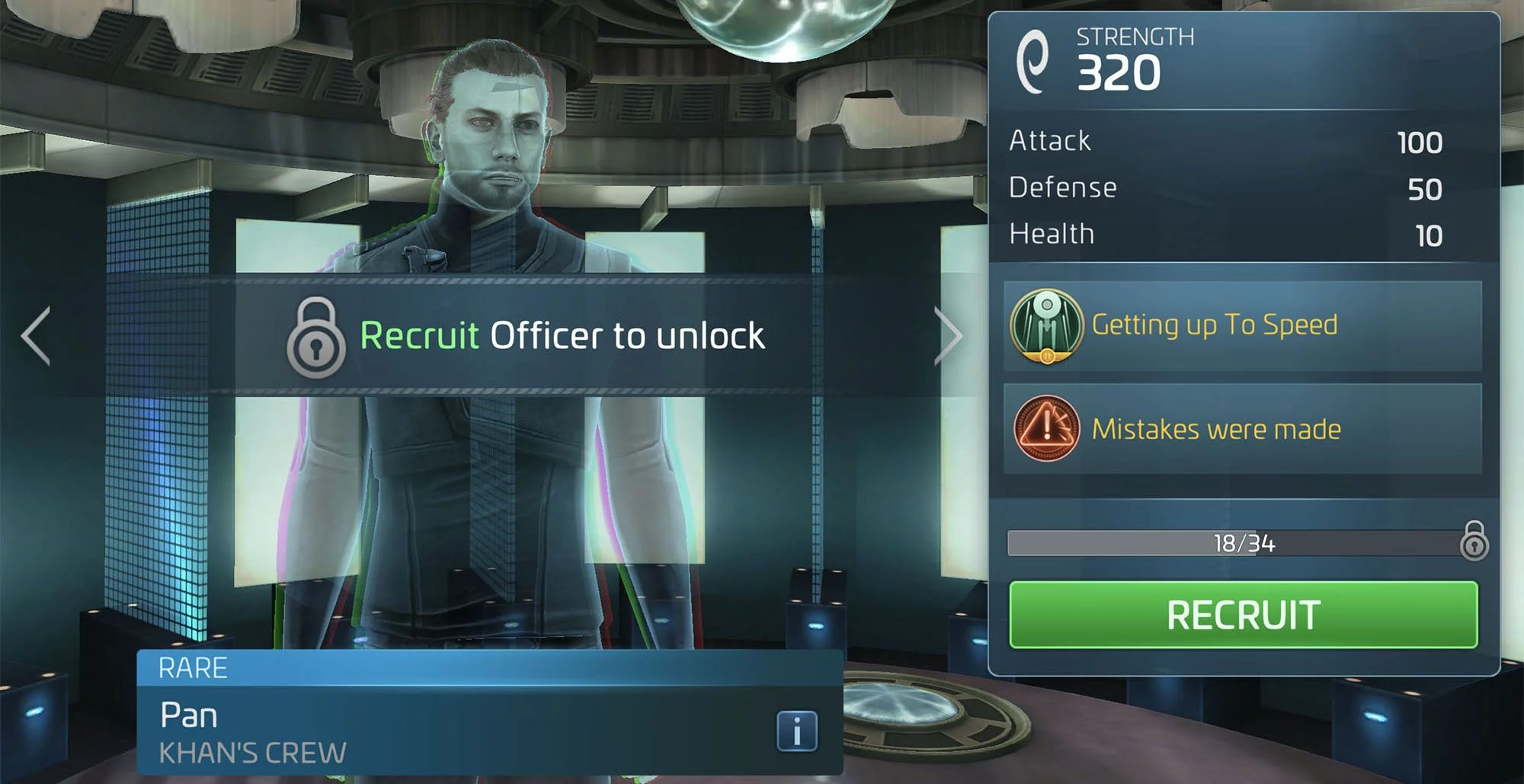Click the lock icon on the unlock banner
The height and width of the screenshot is (784, 1524).
coord(317,336)
